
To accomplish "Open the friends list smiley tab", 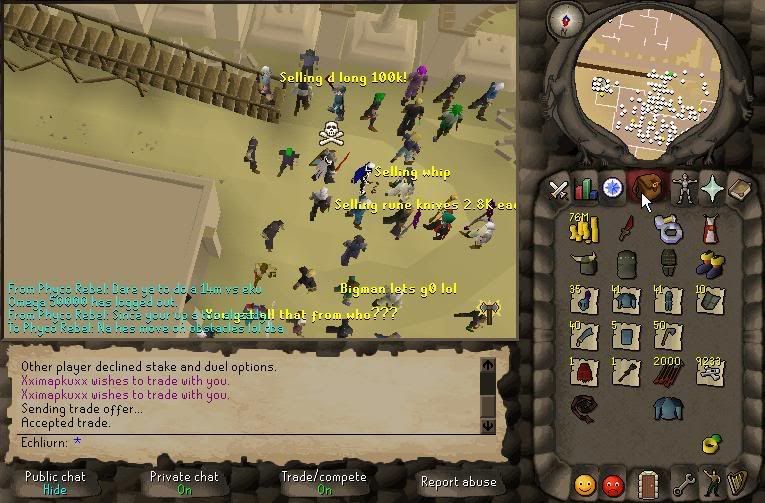I will coord(585,484).
